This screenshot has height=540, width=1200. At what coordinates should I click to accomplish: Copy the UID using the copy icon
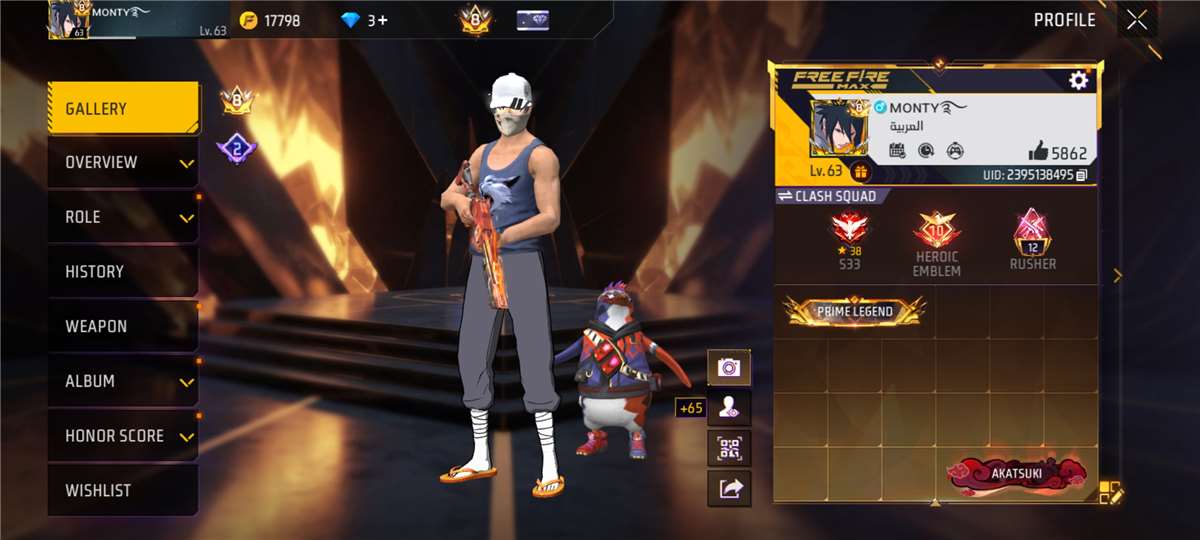(1082, 175)
